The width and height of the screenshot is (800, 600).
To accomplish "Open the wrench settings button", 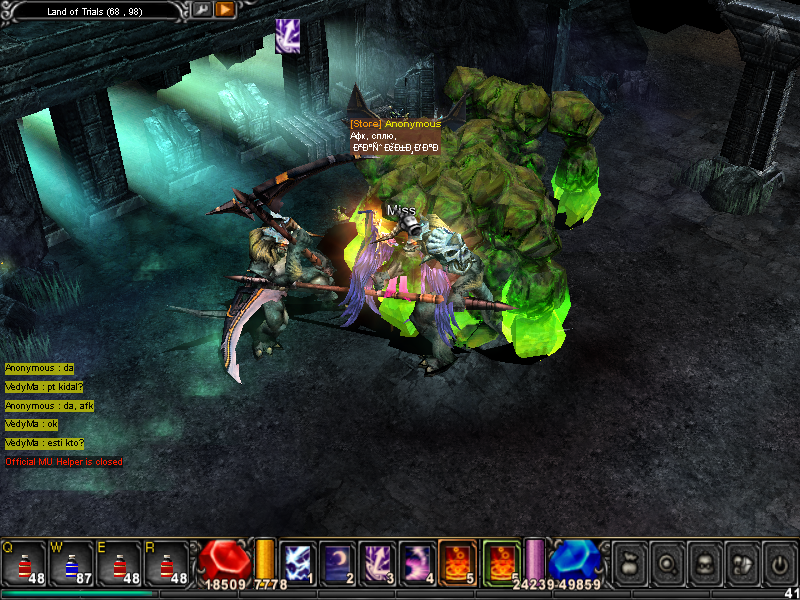I will click(x=201, y=10).
